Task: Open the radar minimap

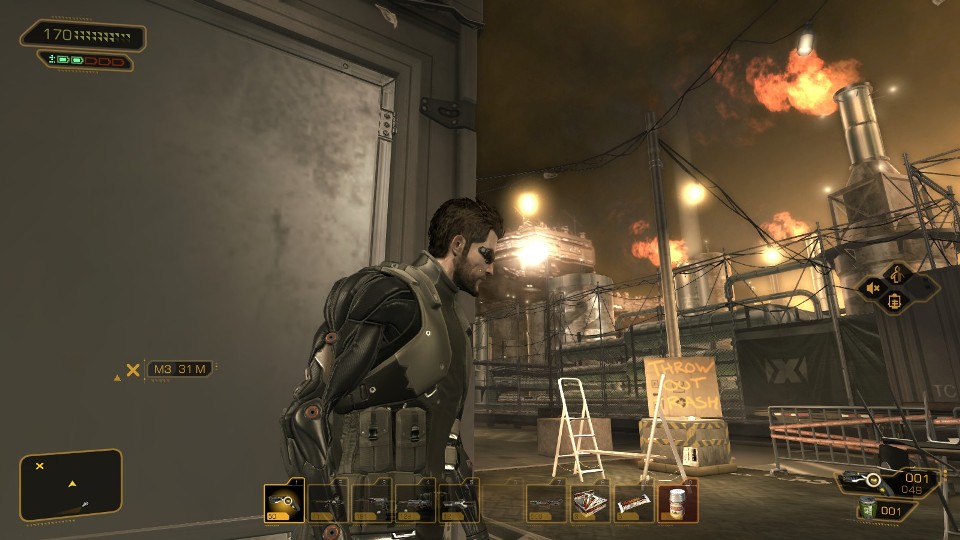Action: click(x=70, y=484)
